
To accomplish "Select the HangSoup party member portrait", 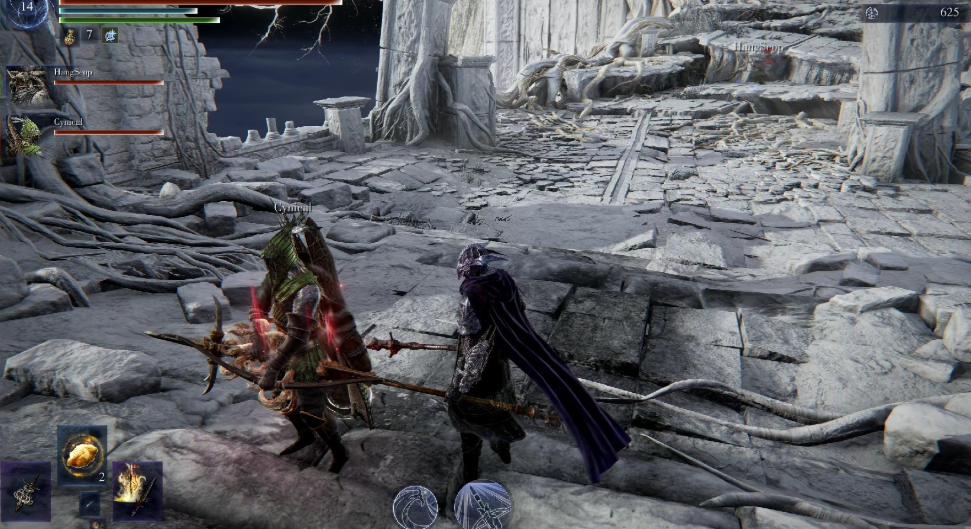I will pos(25,85).
